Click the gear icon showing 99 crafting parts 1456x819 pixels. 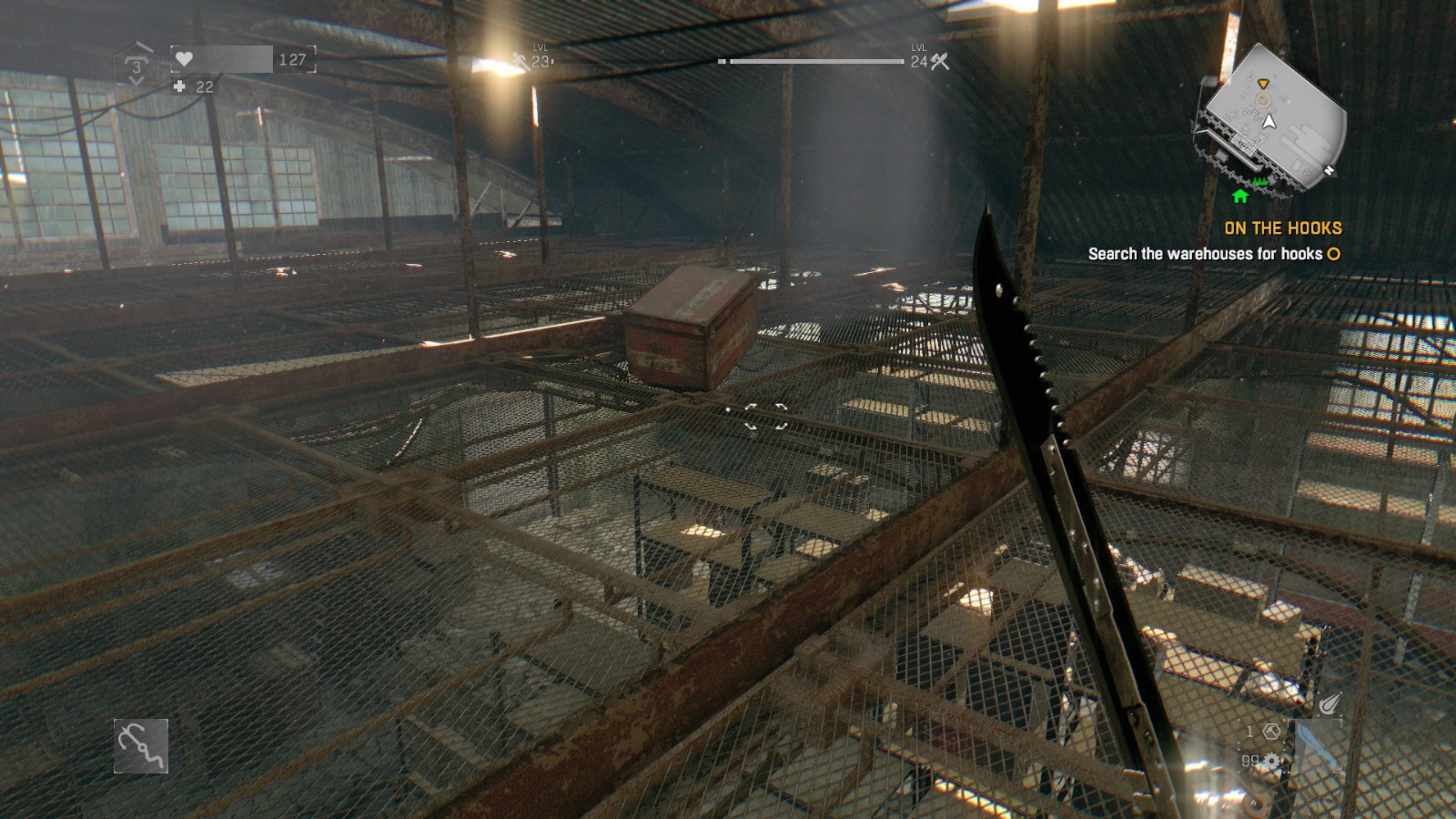point(1272,761)
